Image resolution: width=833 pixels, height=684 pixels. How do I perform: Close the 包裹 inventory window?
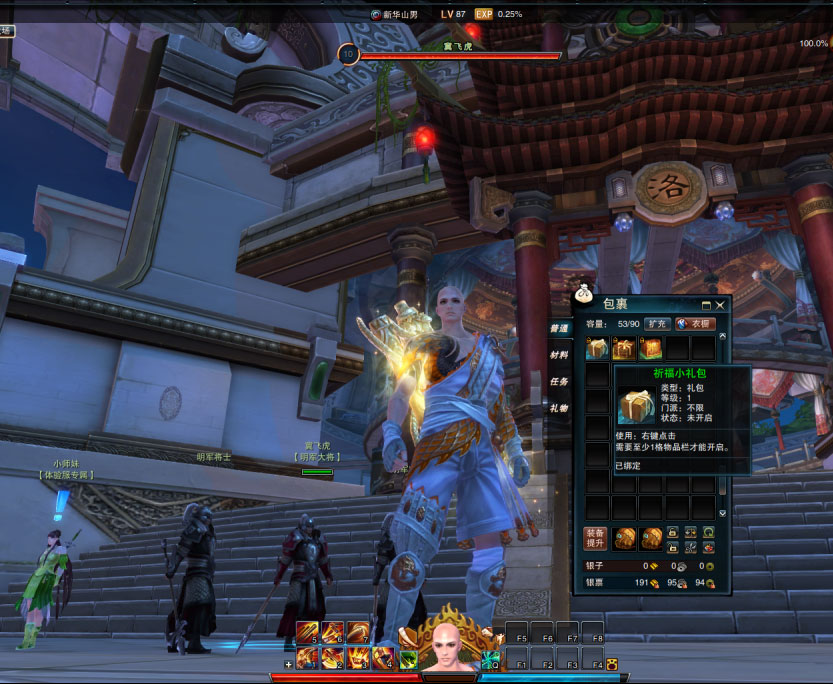719,304
